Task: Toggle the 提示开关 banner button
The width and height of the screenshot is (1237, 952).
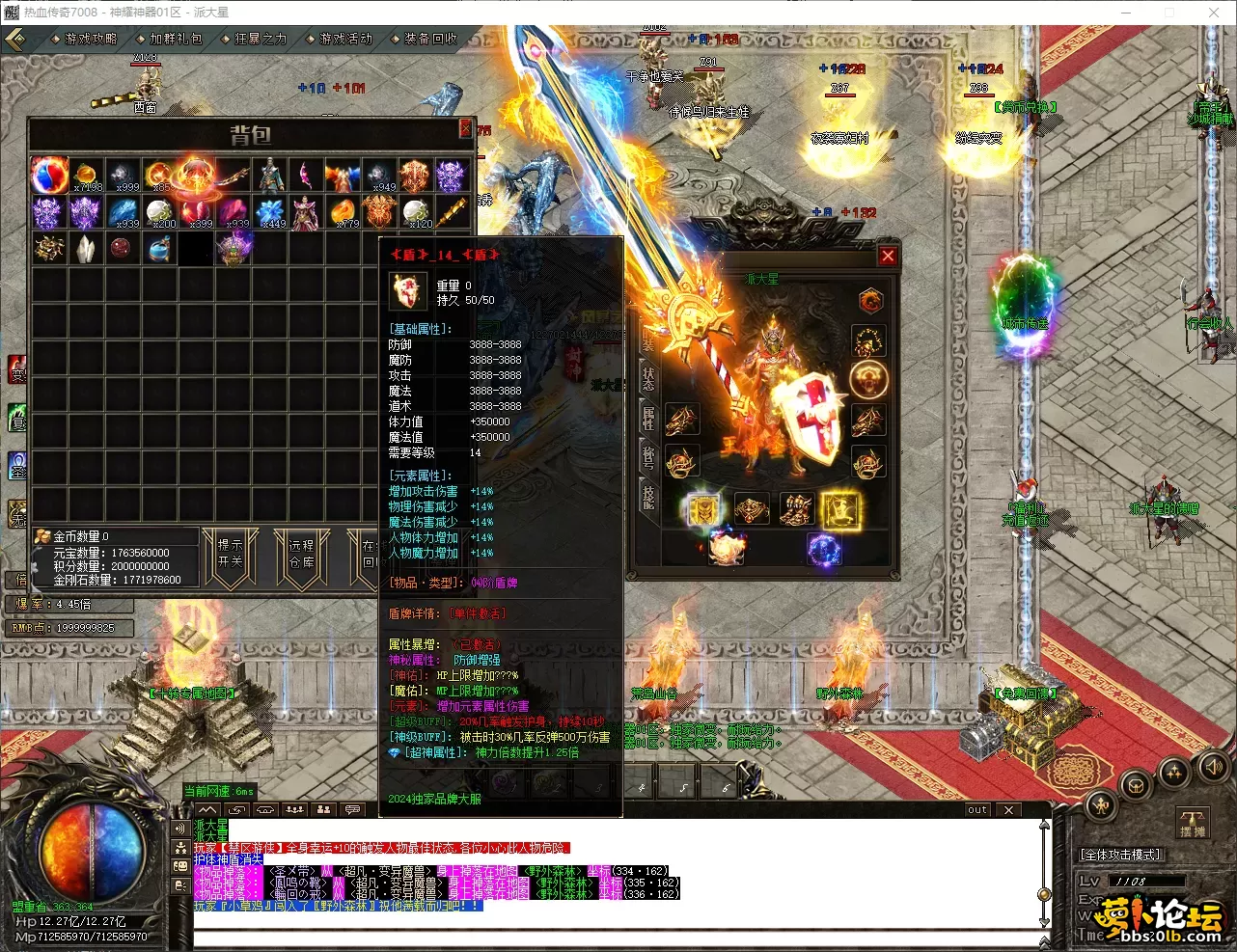Action: tap(231, 553)
